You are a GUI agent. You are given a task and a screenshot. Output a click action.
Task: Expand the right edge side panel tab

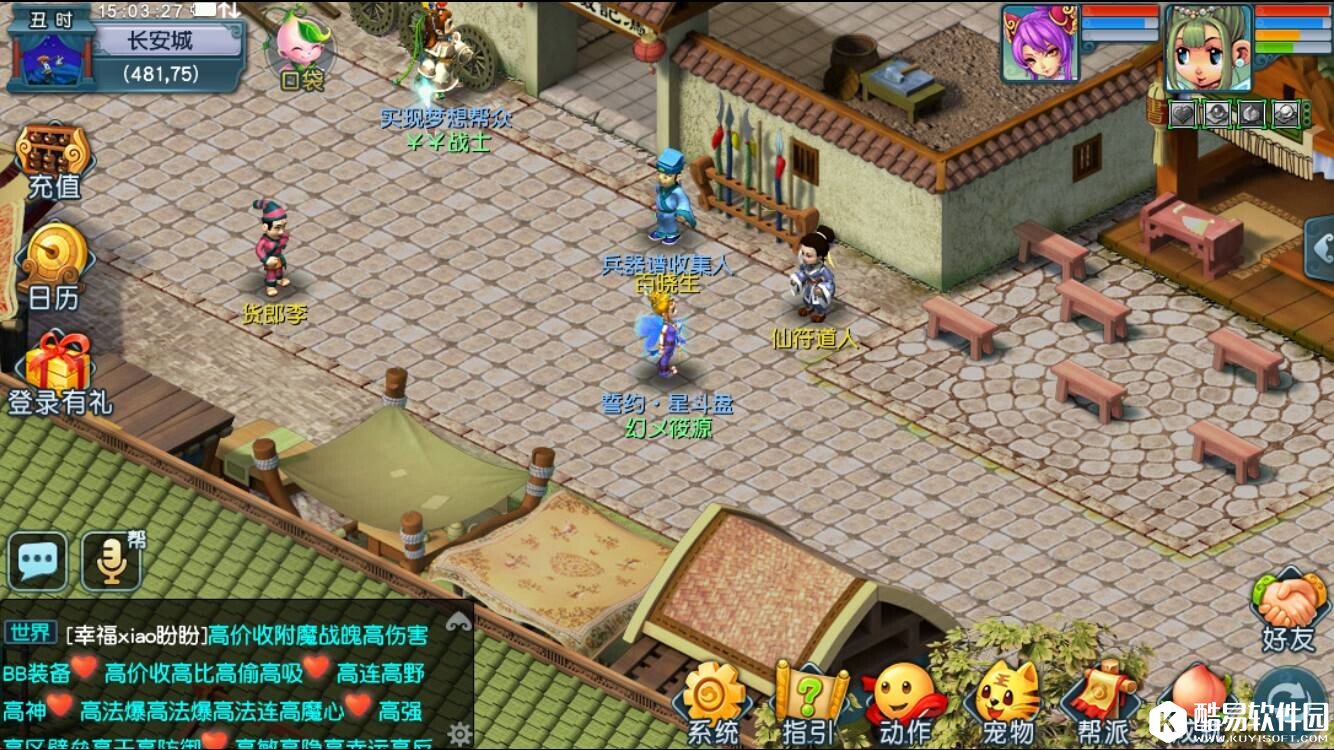tap(1320, 243)
